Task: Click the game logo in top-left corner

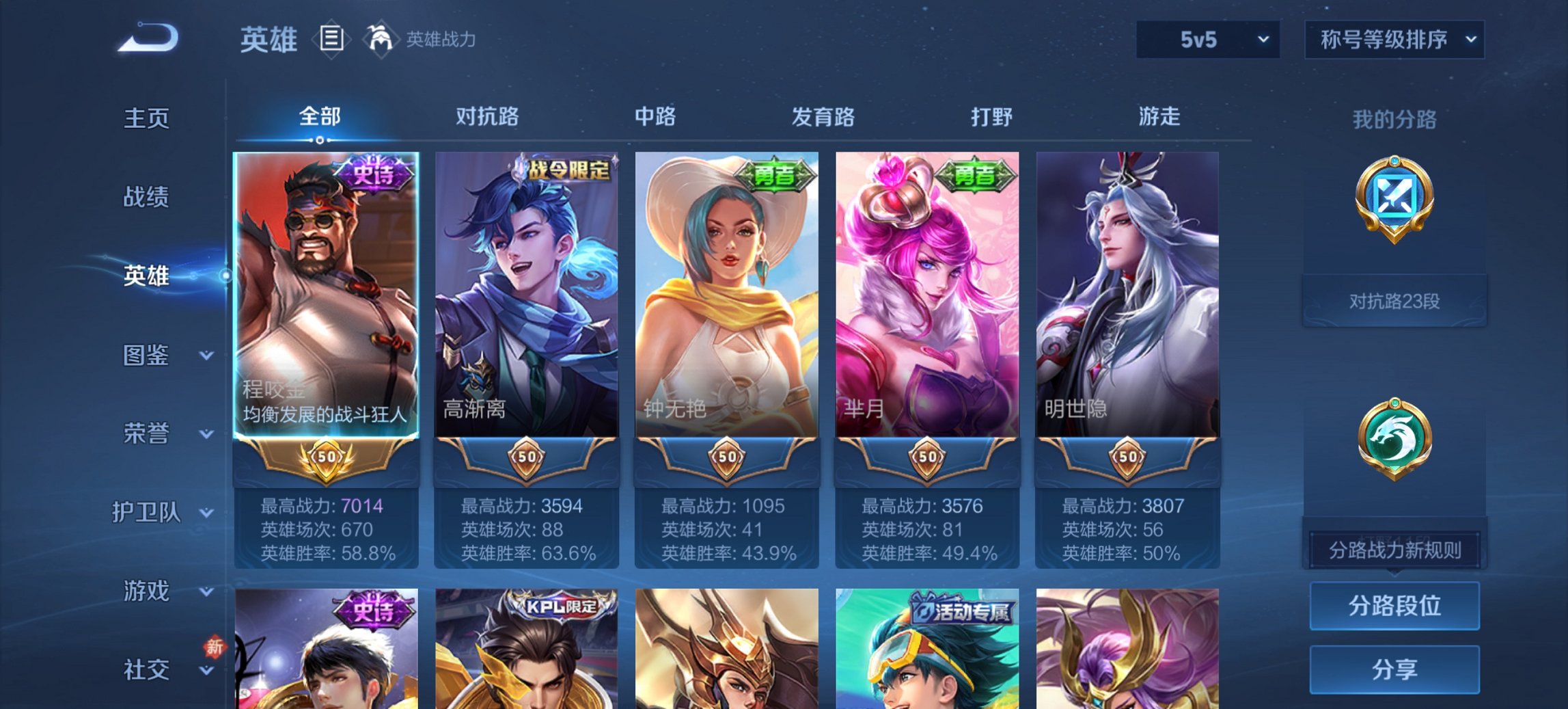Action: click(147, 38)
